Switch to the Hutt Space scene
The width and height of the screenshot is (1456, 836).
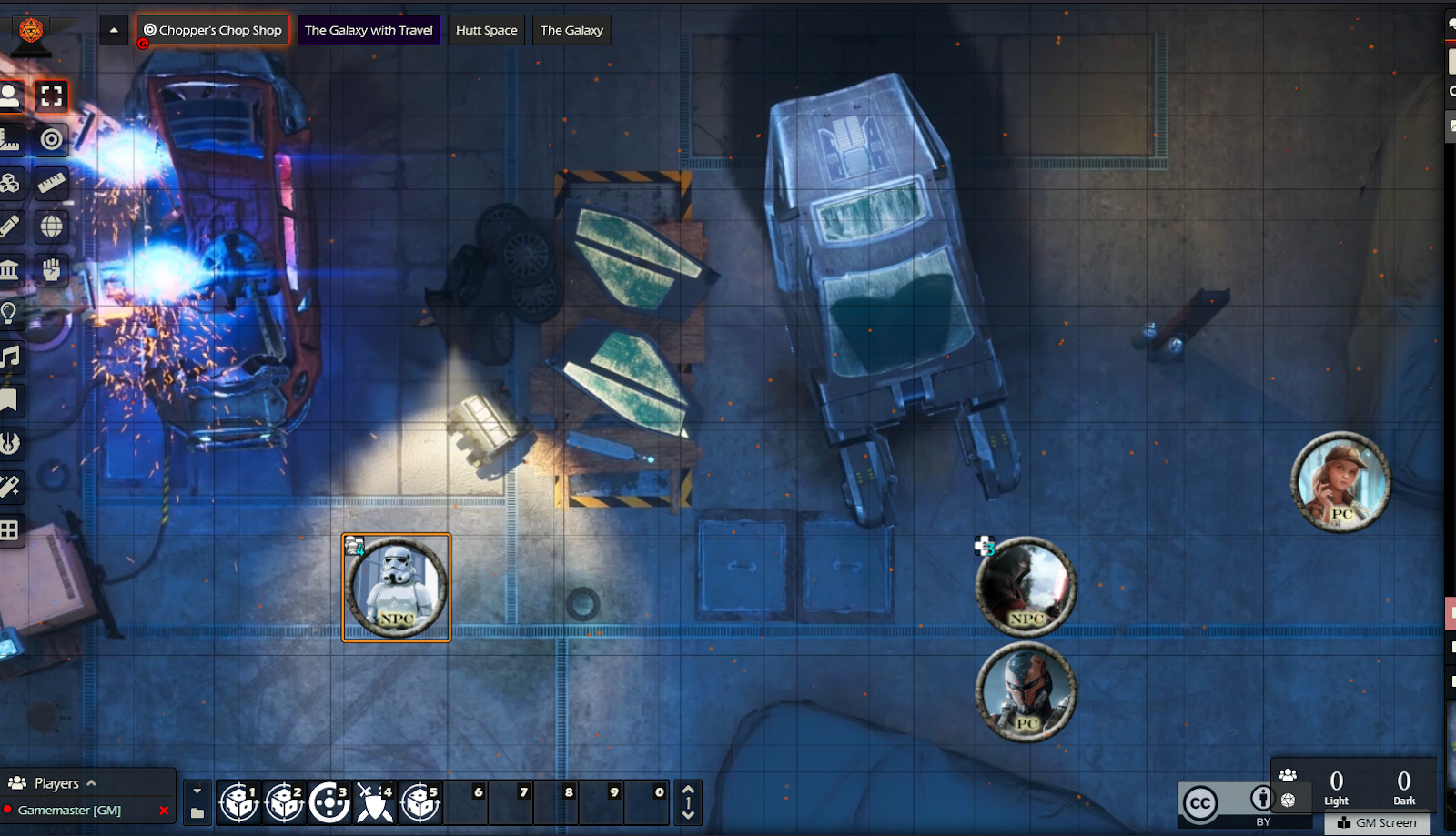(486, 30)
